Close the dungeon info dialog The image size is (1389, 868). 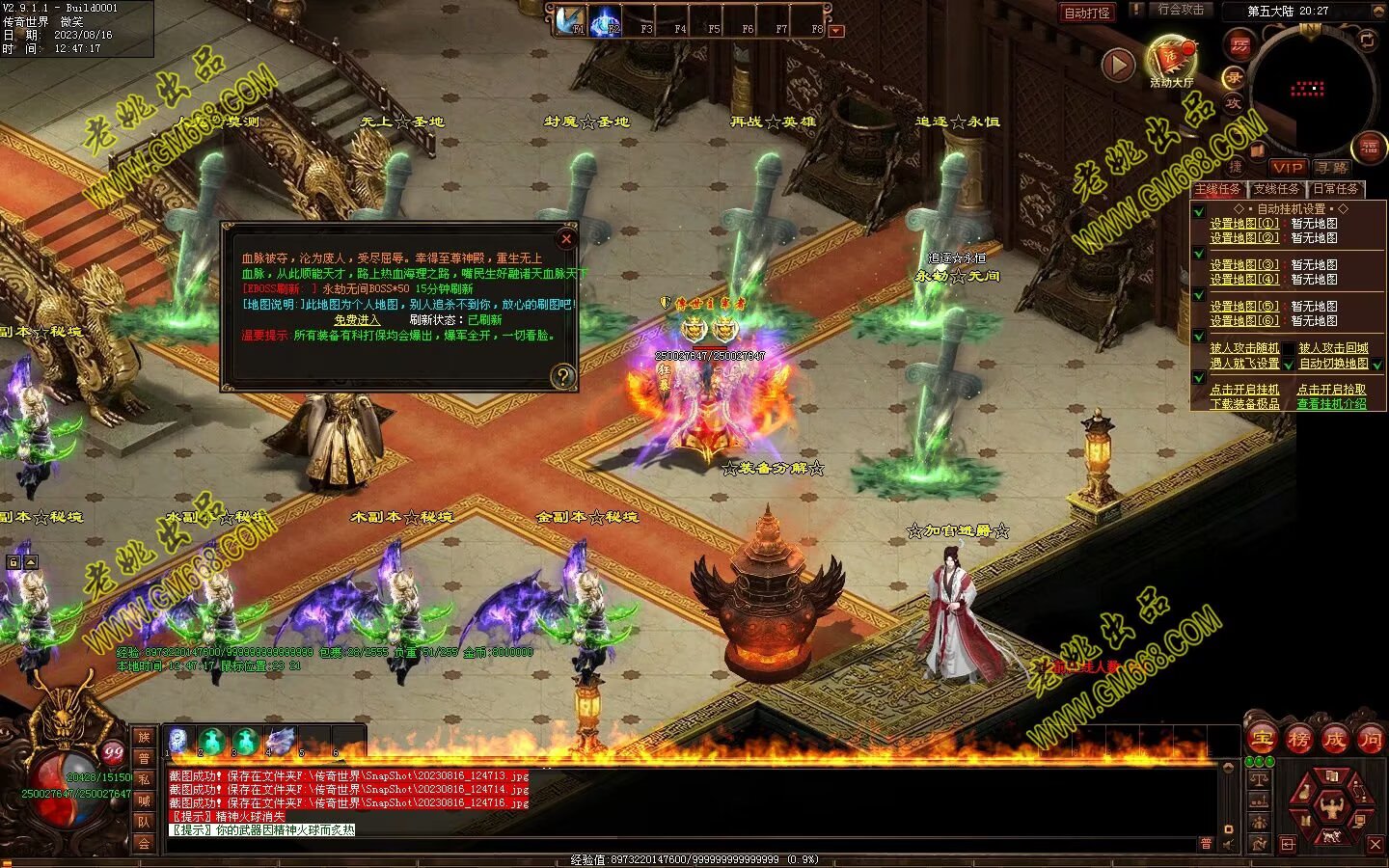tap(566, 238)
